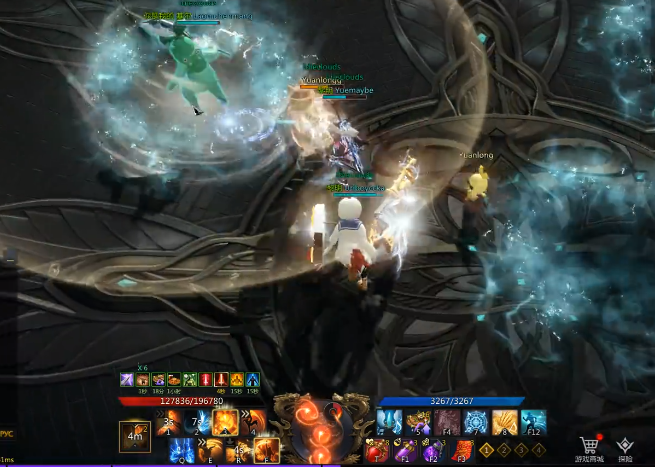Use the purple orb item in slot F2
Image resolution: width=655 pixels, height=467 pixels.
coord(432,452)
